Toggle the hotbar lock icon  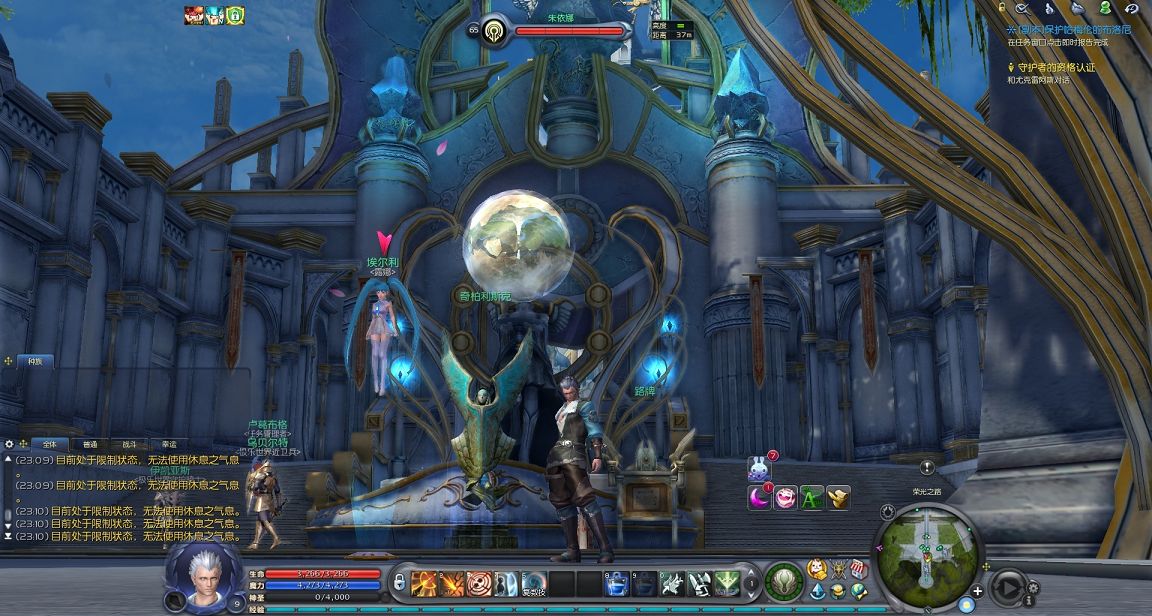[398, 581]
